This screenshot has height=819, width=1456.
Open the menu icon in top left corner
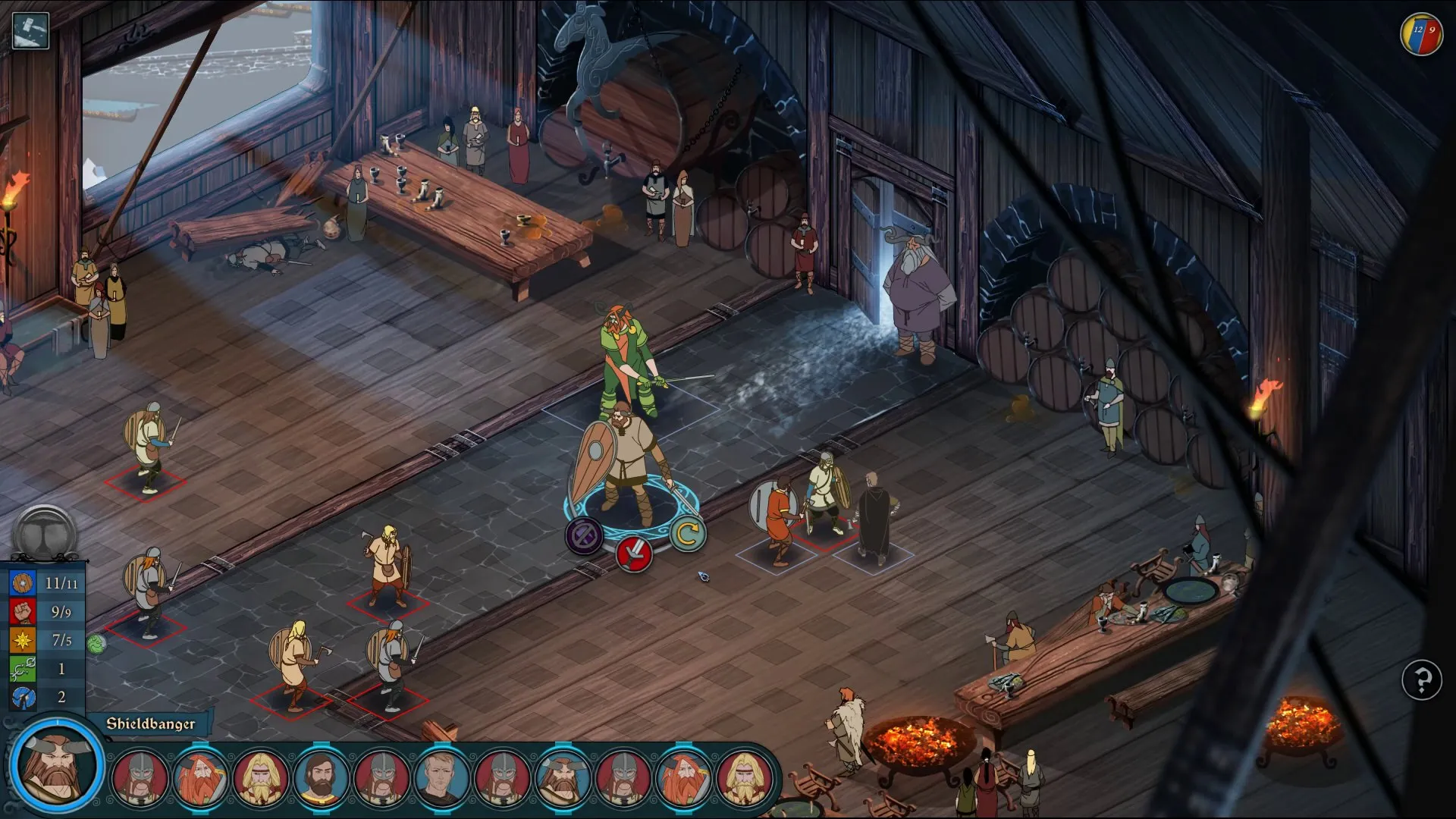click(30, 30)
